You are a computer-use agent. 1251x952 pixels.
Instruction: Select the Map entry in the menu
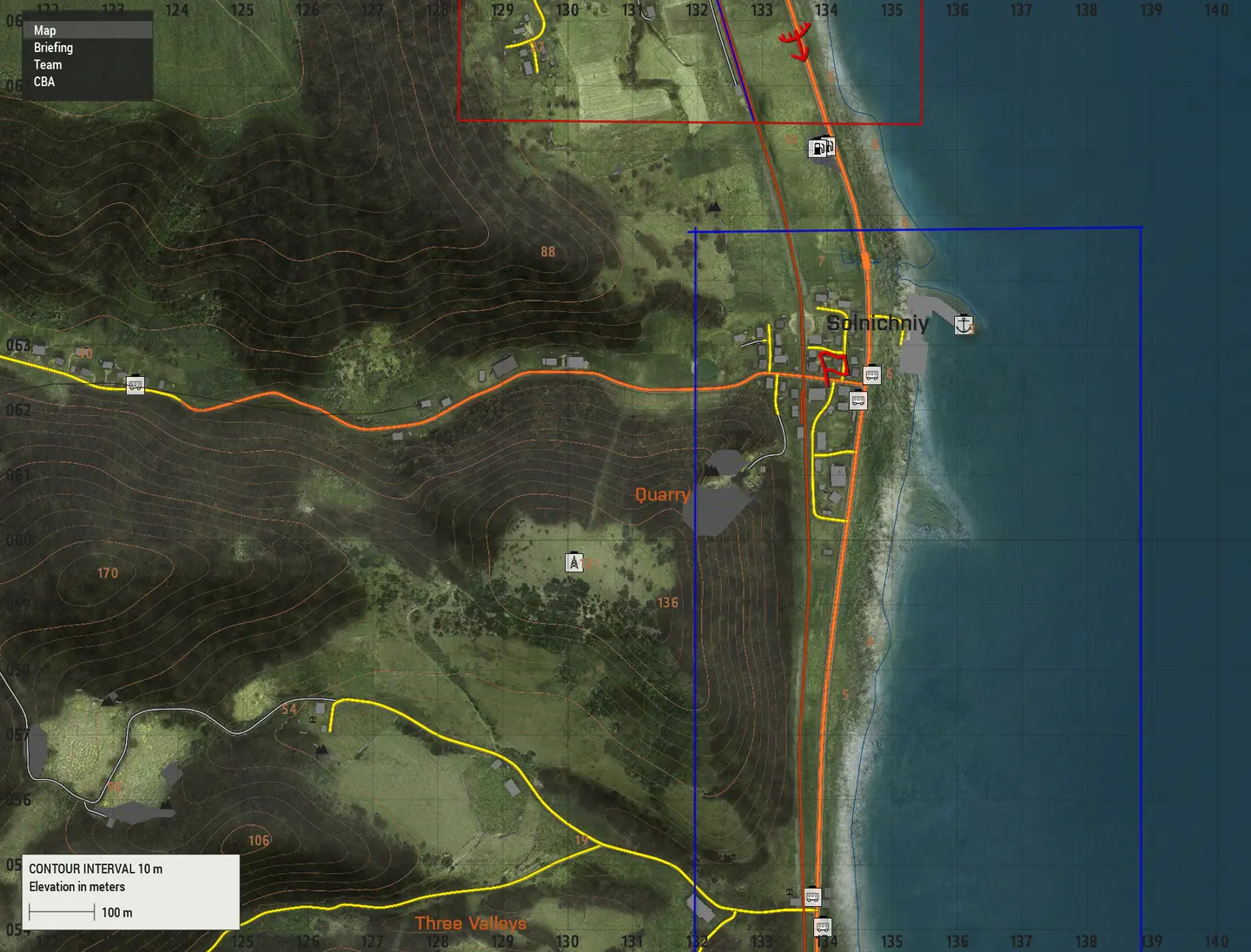[45, 30]
